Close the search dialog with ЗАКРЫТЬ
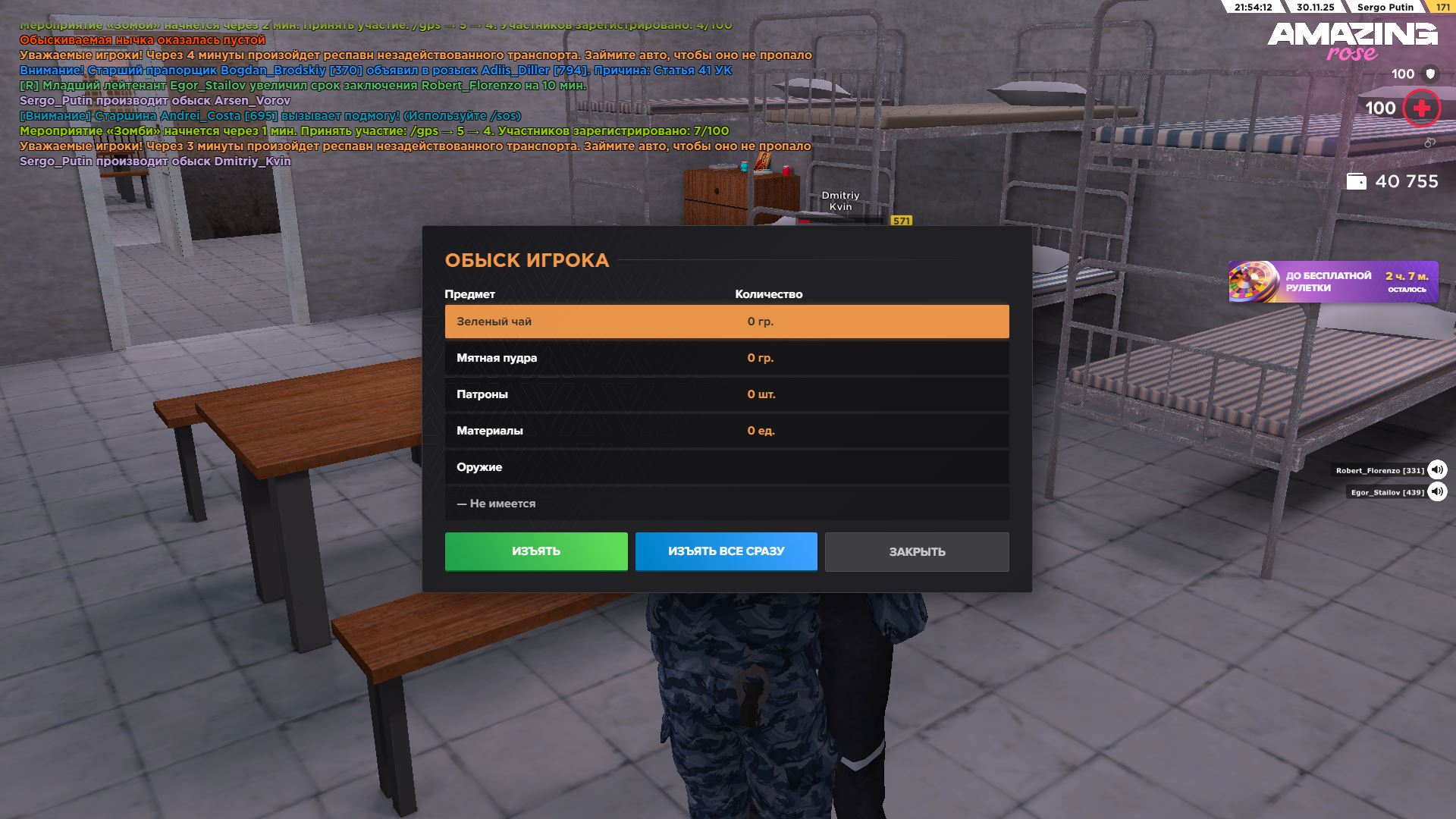The width and height of the screenshot is (1456, 819). [917, 552]
